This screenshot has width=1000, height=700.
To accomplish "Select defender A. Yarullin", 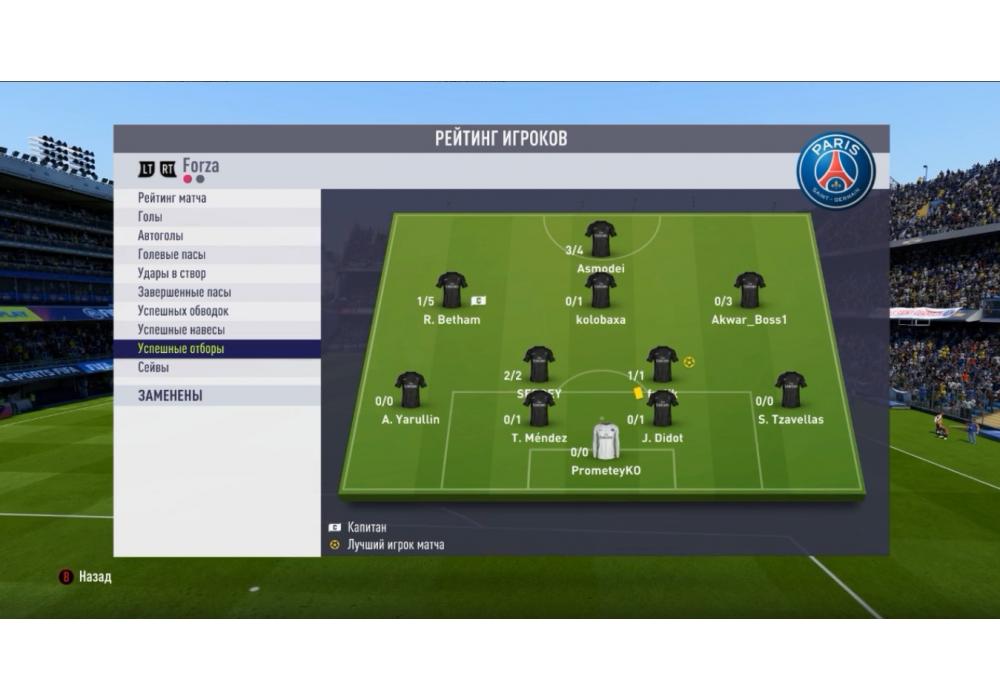I will click(x=410, y=390).
